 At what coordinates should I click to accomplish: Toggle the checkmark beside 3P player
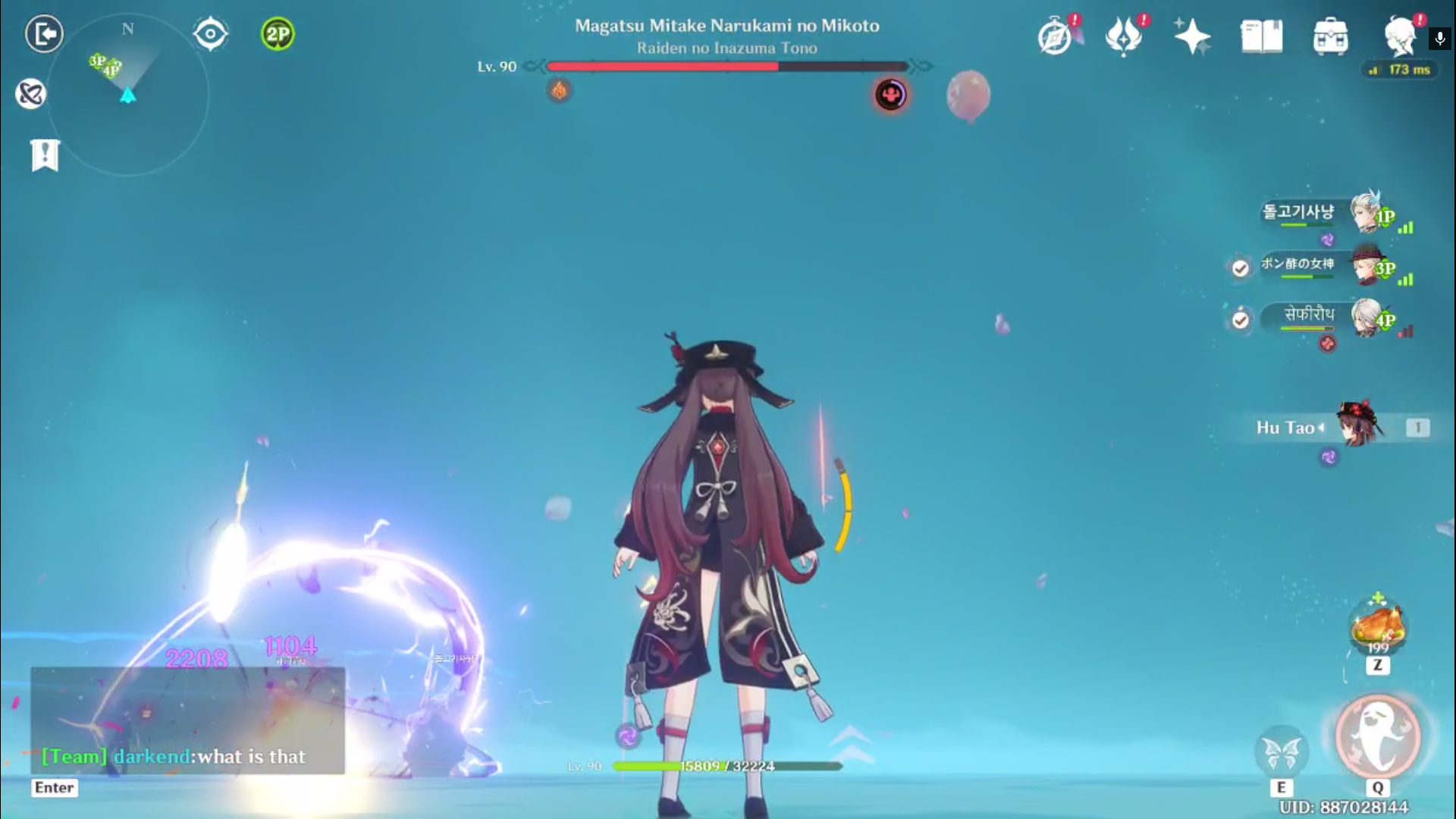pyautogui.click(x=1240, y=267)
